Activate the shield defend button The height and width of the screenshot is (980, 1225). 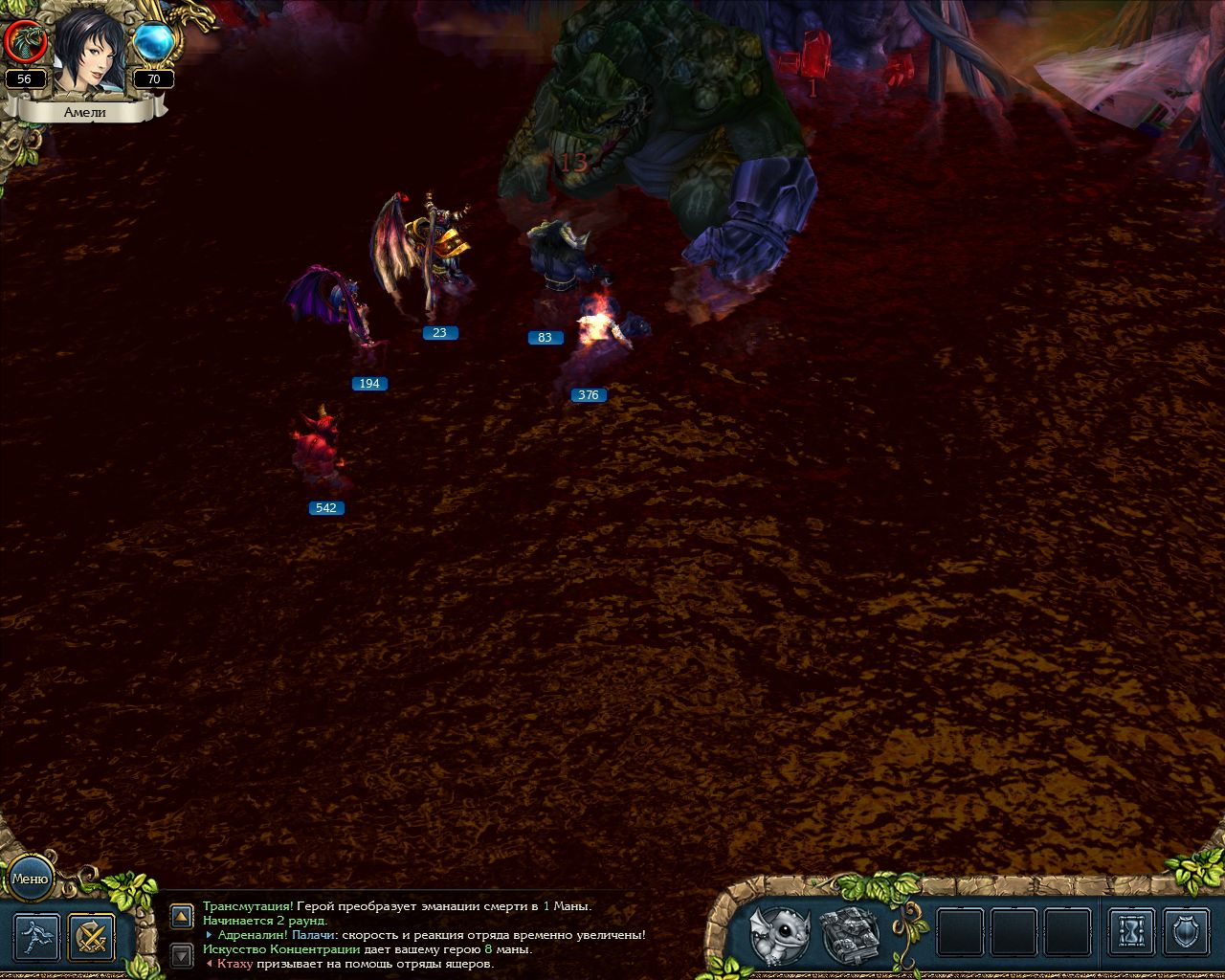tap(1188, 933)
